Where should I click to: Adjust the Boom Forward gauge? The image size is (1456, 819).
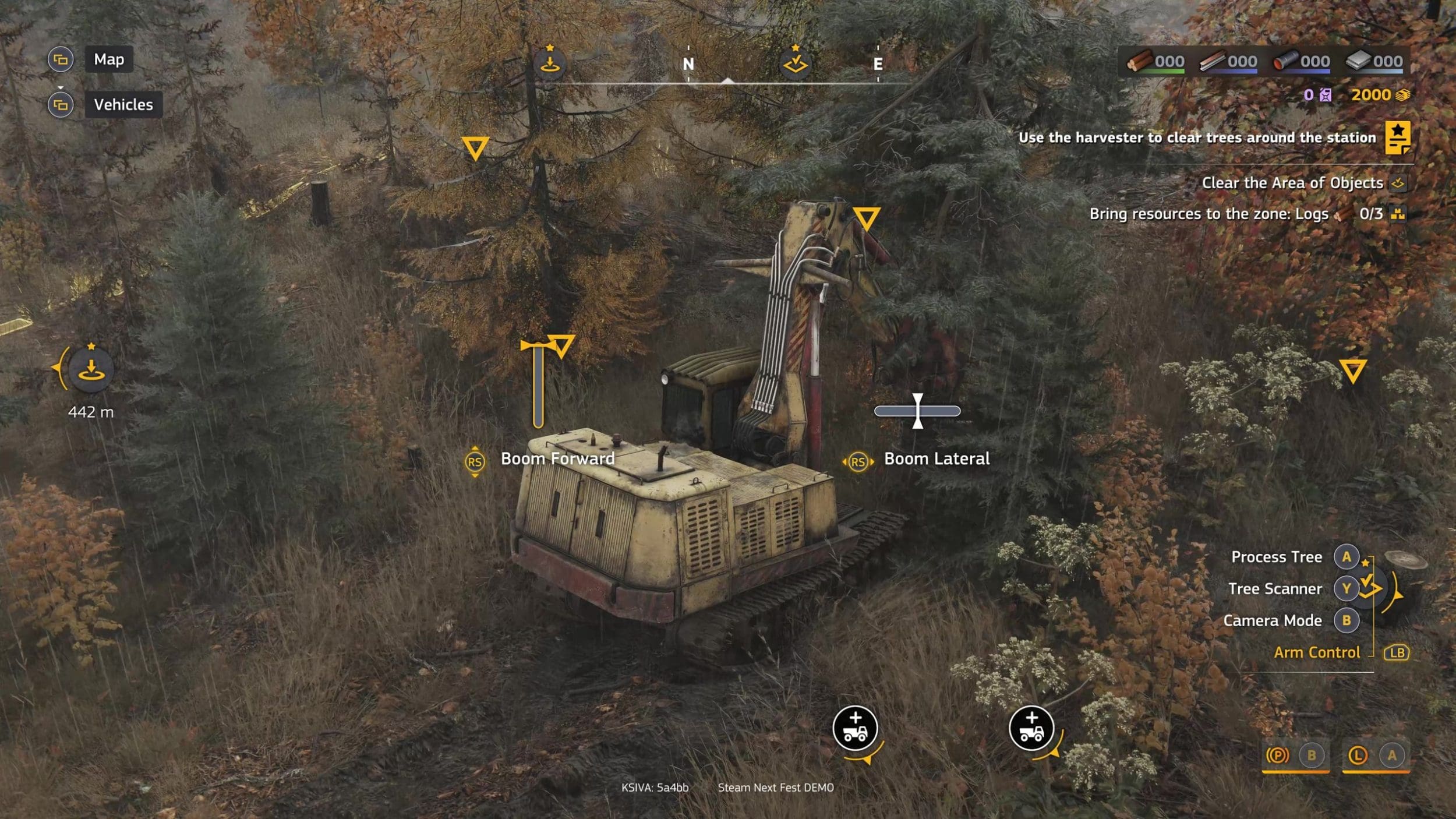(538, 384)
